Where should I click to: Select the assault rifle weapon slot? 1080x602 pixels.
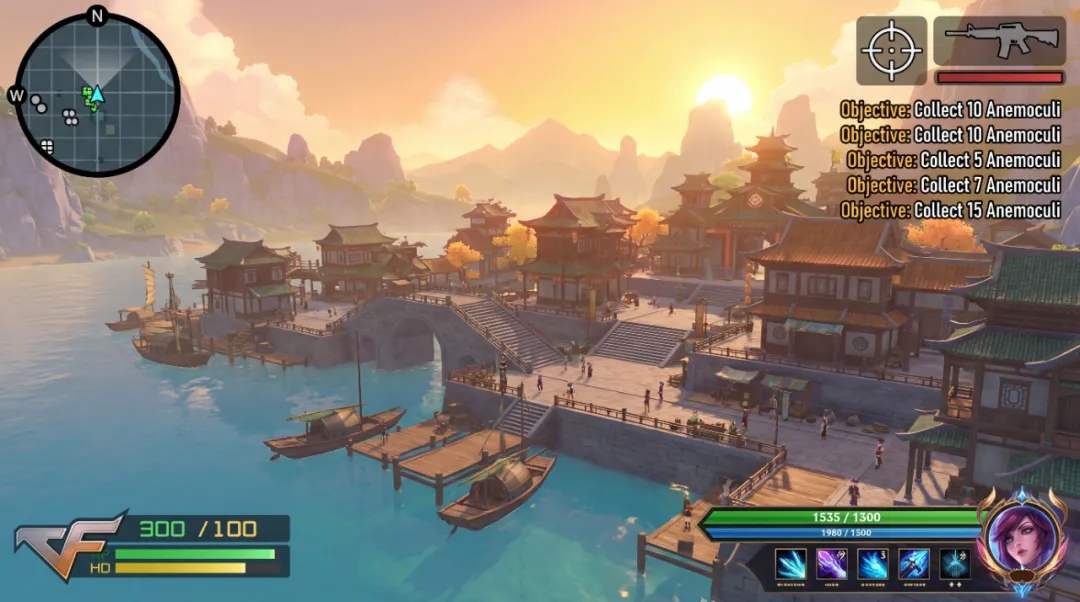click(999, 40)
